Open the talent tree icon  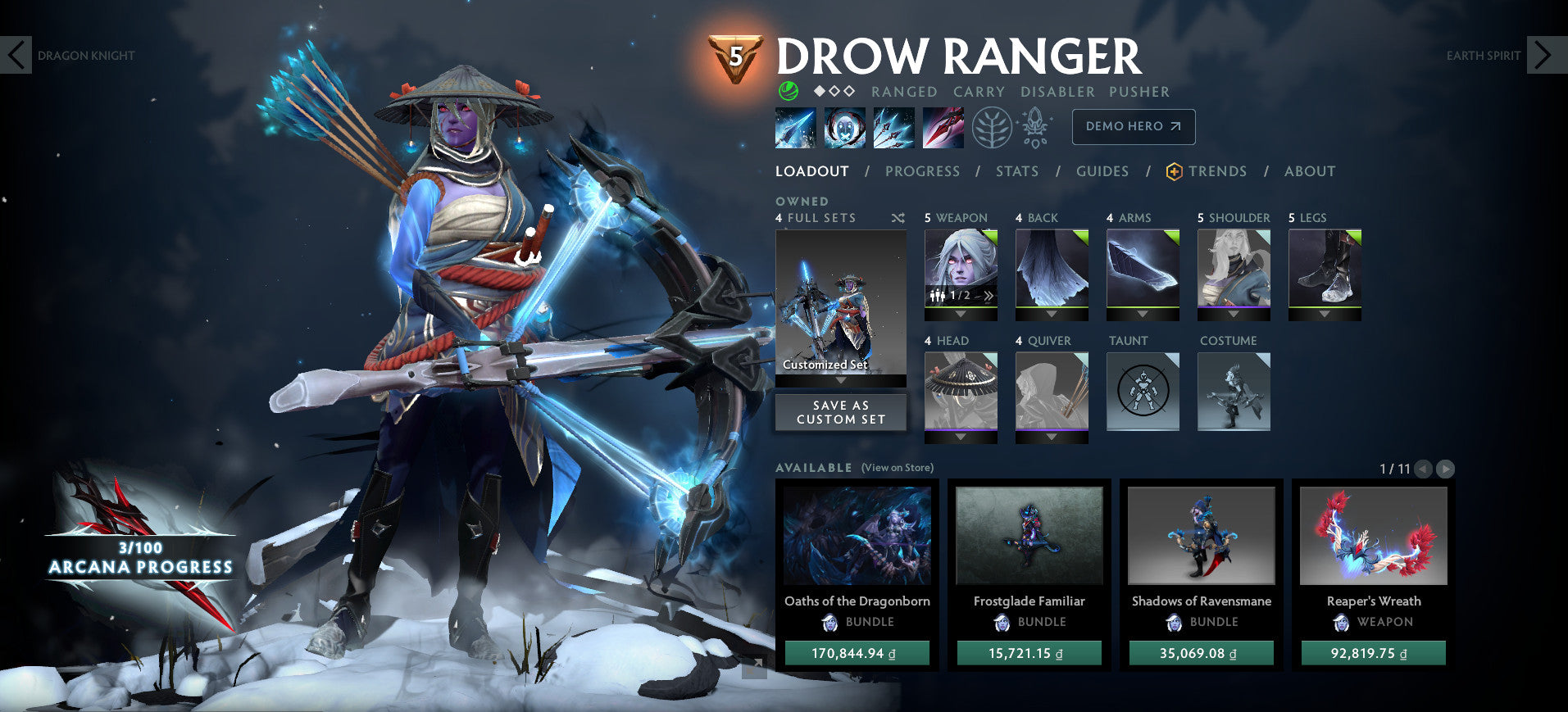993,128
